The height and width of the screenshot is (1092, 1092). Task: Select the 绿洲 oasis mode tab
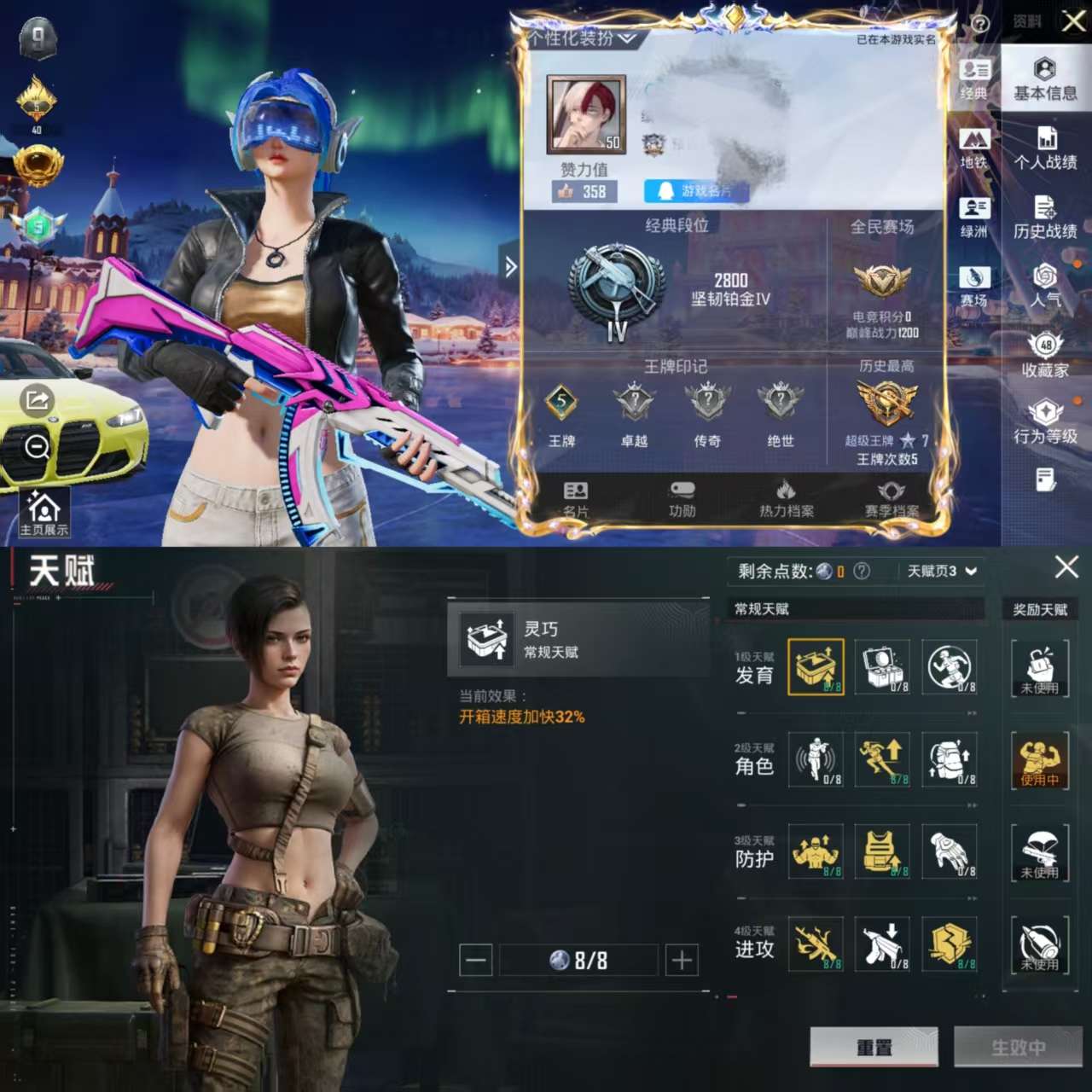[974, 218]
